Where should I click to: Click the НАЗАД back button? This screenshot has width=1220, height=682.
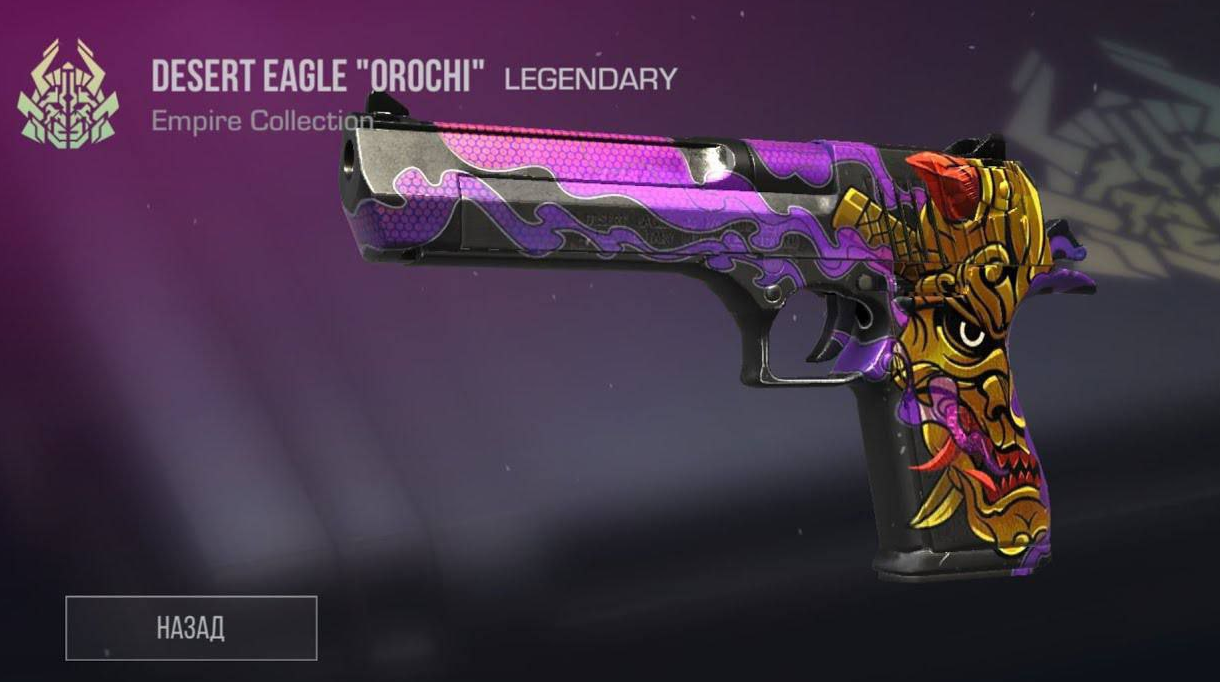point(191,628)
